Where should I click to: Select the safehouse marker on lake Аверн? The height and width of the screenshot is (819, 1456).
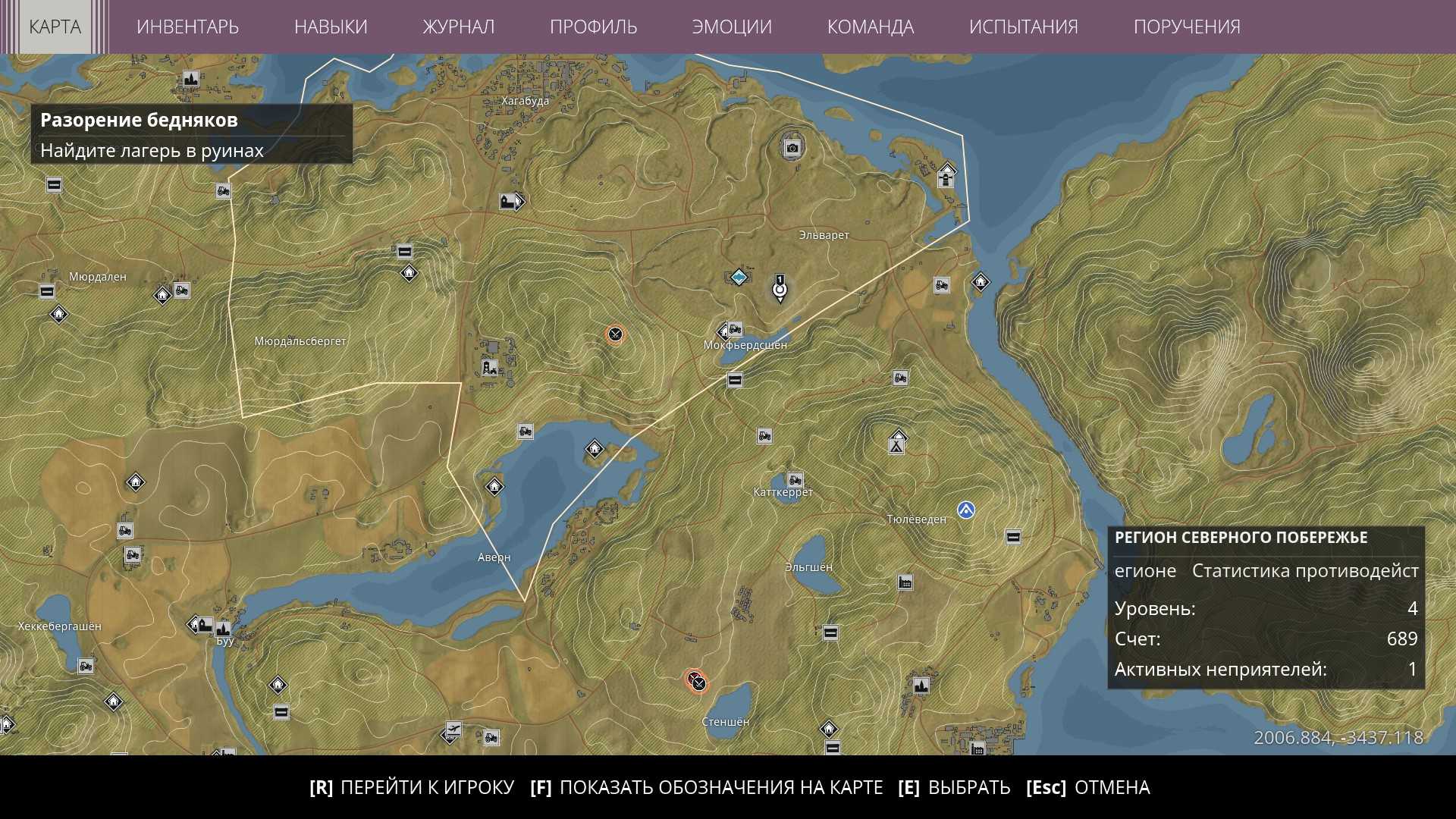[595, 449]
